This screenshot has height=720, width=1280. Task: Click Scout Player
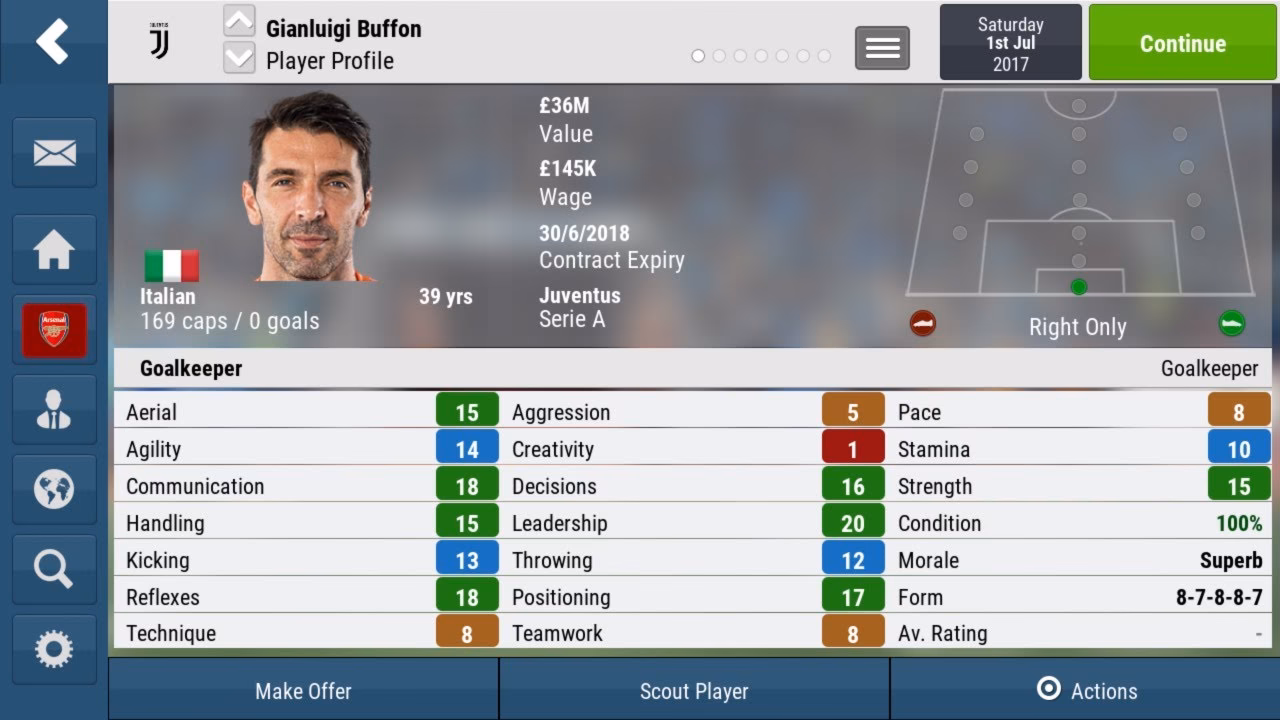(694, 690)
